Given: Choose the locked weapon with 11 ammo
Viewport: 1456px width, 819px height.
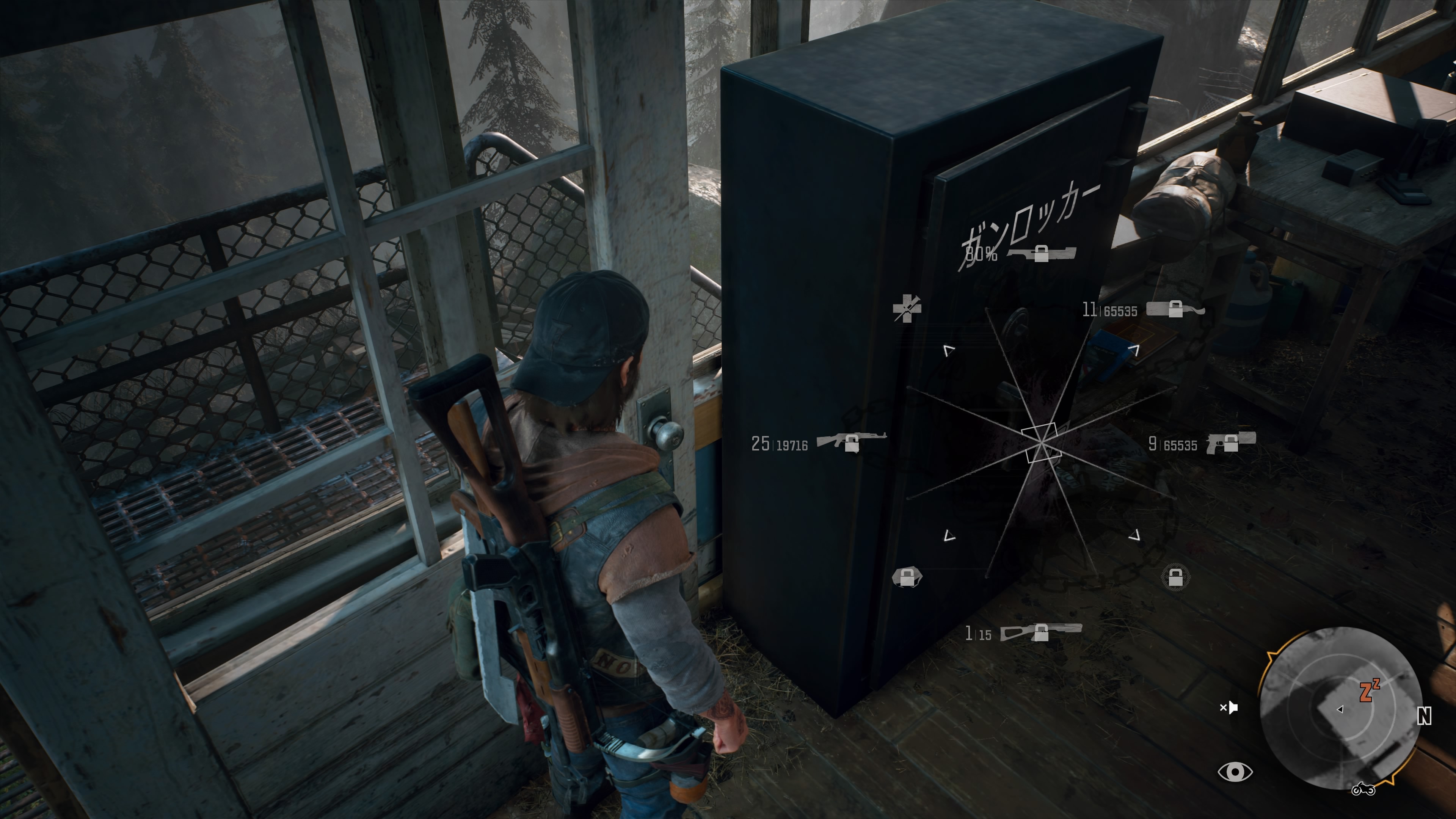Looking at the screenshot, I should 1175,309.
